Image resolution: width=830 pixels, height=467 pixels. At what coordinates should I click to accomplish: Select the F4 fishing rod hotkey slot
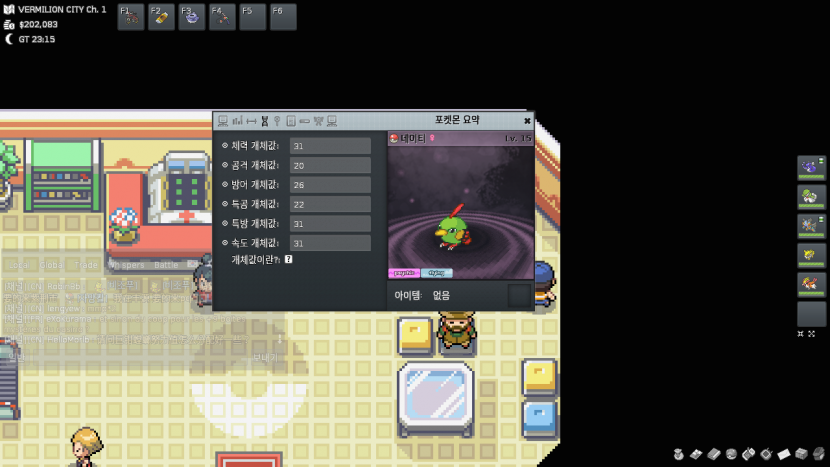point(222,17)
